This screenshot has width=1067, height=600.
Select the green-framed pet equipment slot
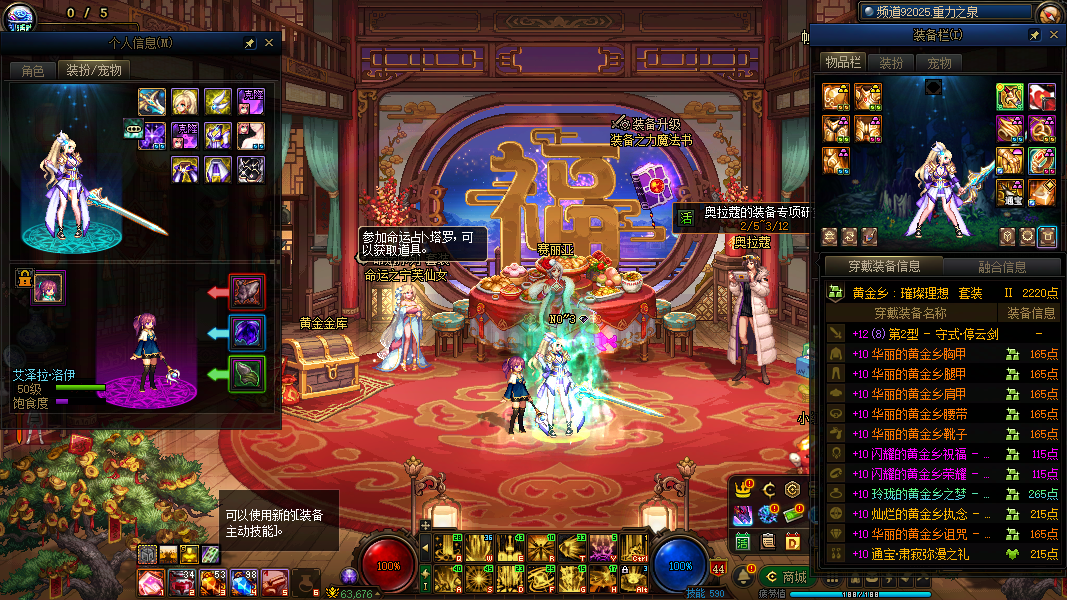coord(247,374)
